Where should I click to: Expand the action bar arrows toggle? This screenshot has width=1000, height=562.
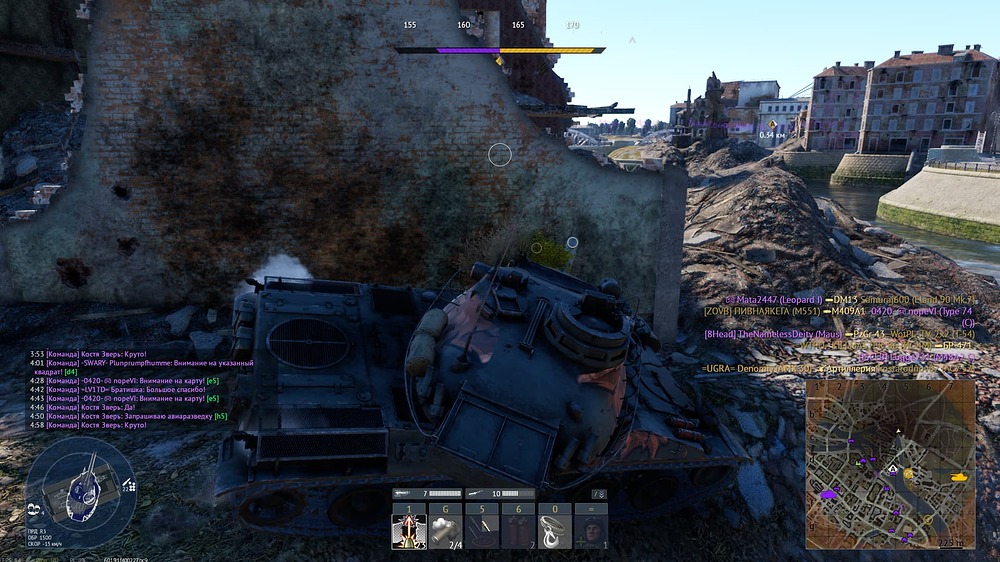tap(599, 494)
